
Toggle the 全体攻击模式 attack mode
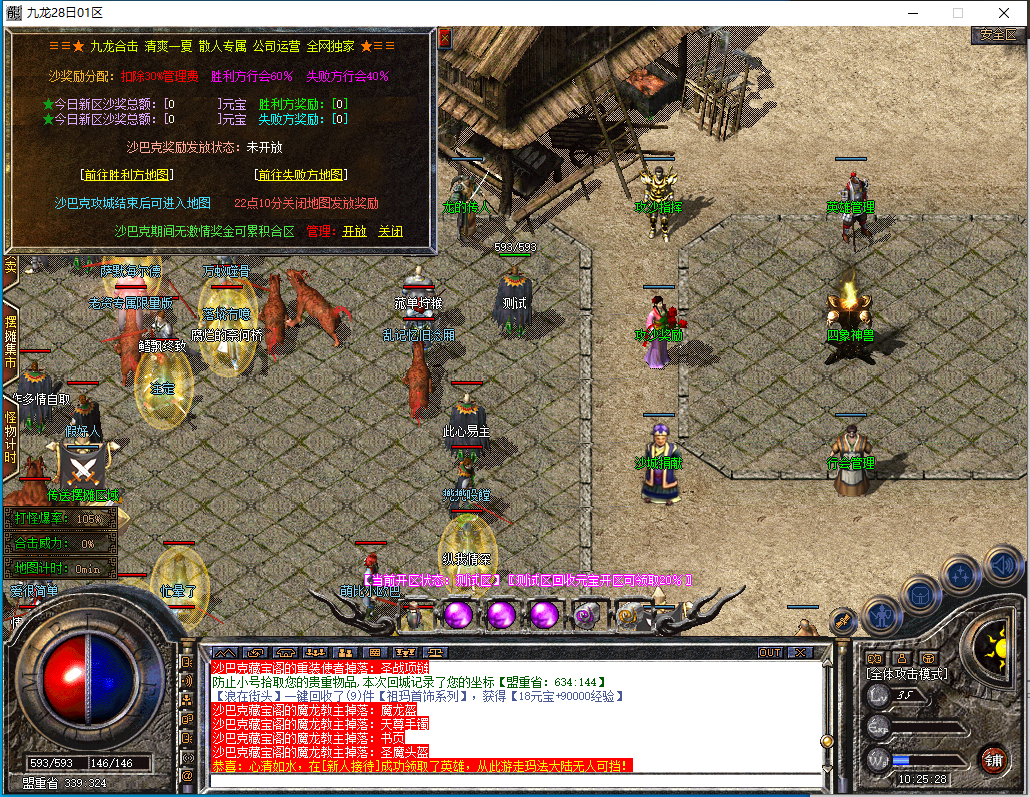pos(906,674)
